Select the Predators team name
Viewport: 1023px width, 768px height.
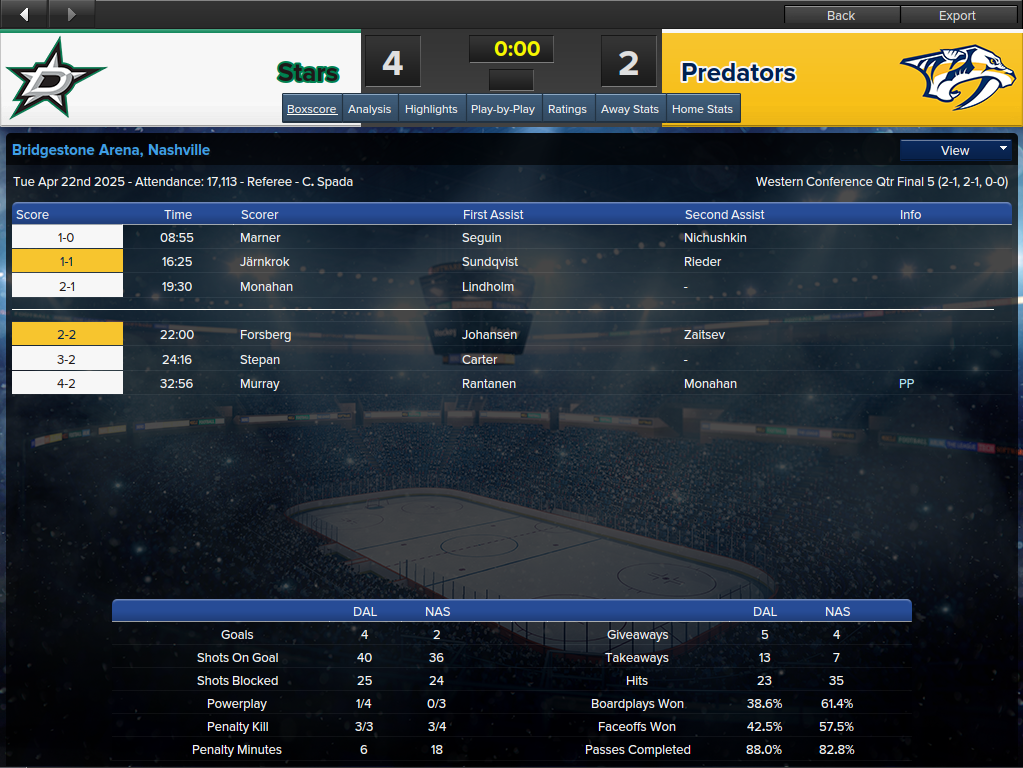(x=738, y=72)
